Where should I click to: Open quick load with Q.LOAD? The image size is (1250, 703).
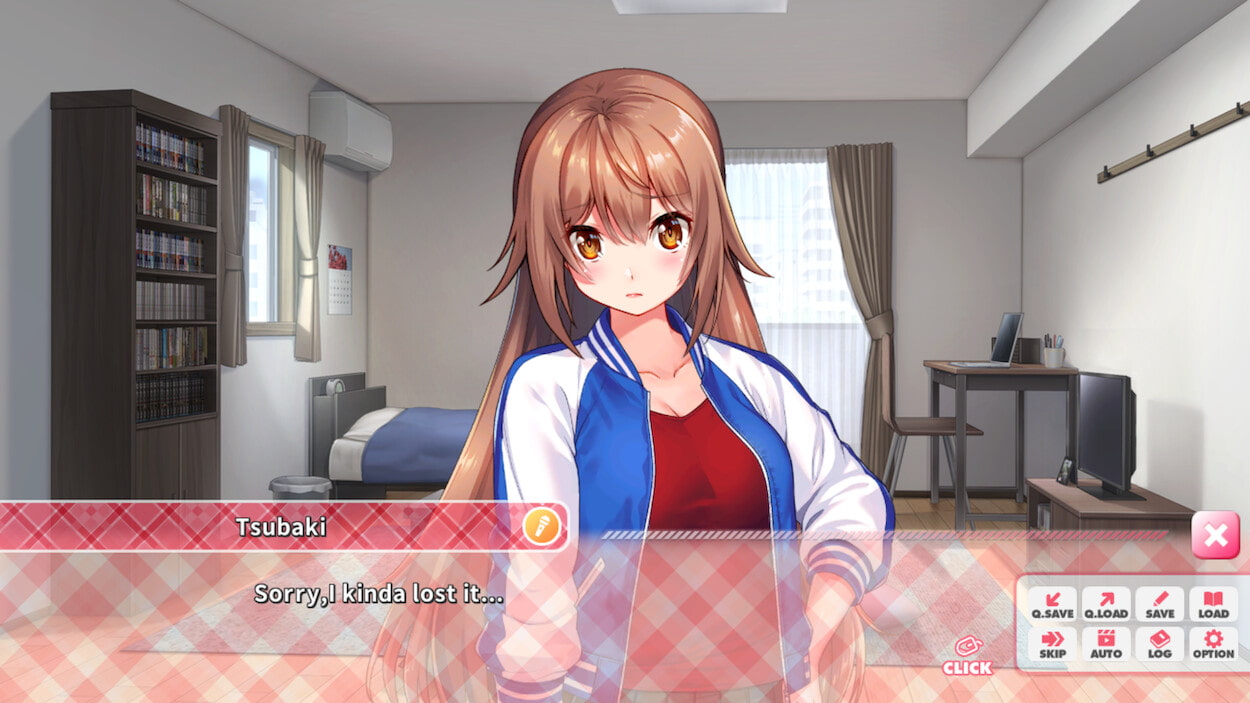[x=1106, y=604]
